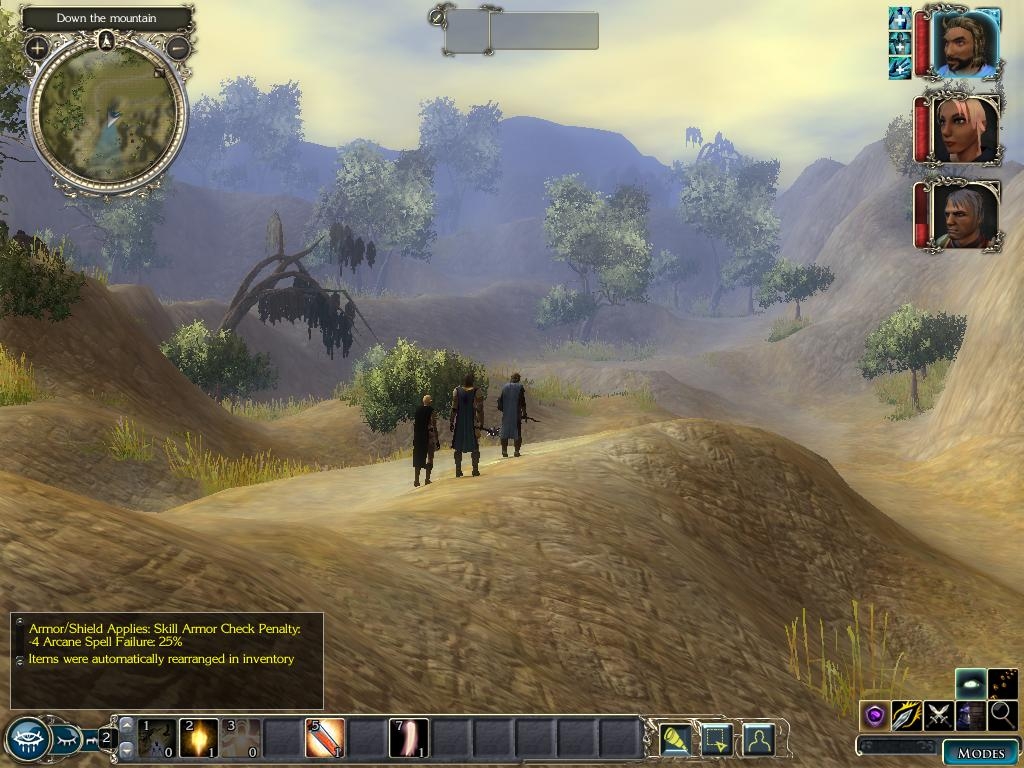The image size is (1024, 768).
Task: Toggle the minimap north-lock compass icon
Action: [107, 40]
